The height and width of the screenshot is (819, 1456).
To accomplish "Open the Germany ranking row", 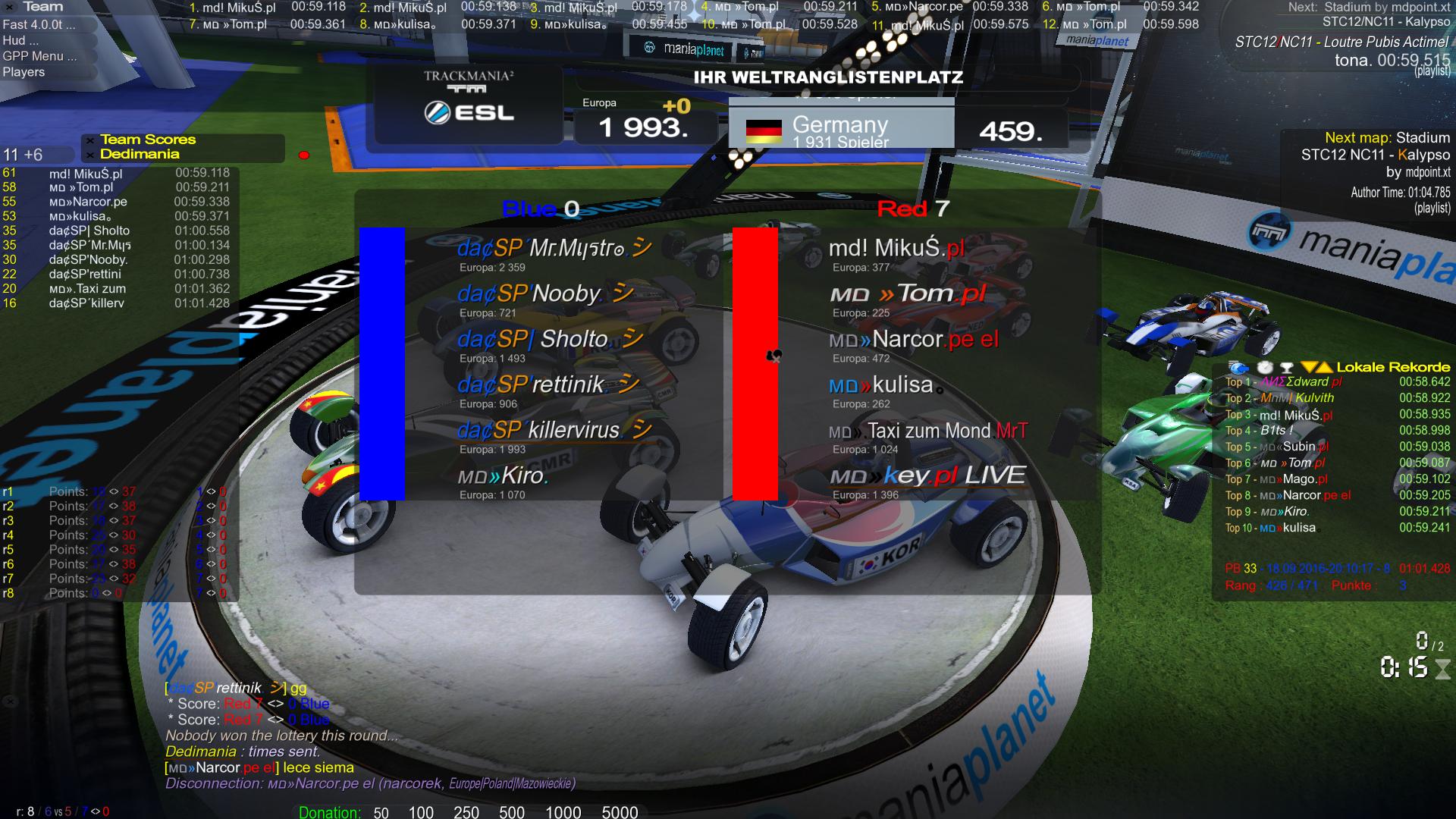I will tap(840, 130).
